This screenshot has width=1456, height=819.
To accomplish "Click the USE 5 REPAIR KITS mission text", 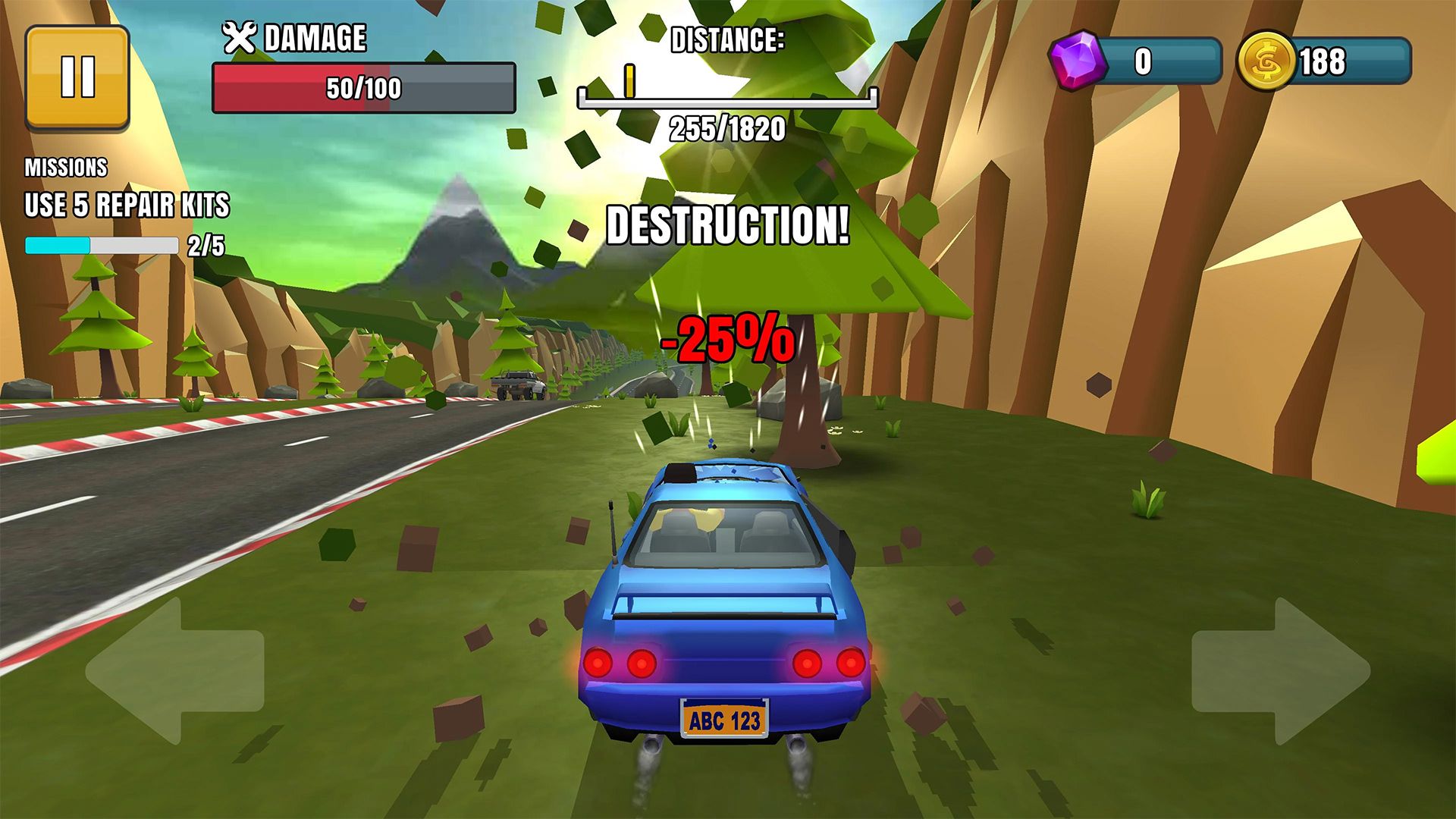I will click(x=127, y=203).
